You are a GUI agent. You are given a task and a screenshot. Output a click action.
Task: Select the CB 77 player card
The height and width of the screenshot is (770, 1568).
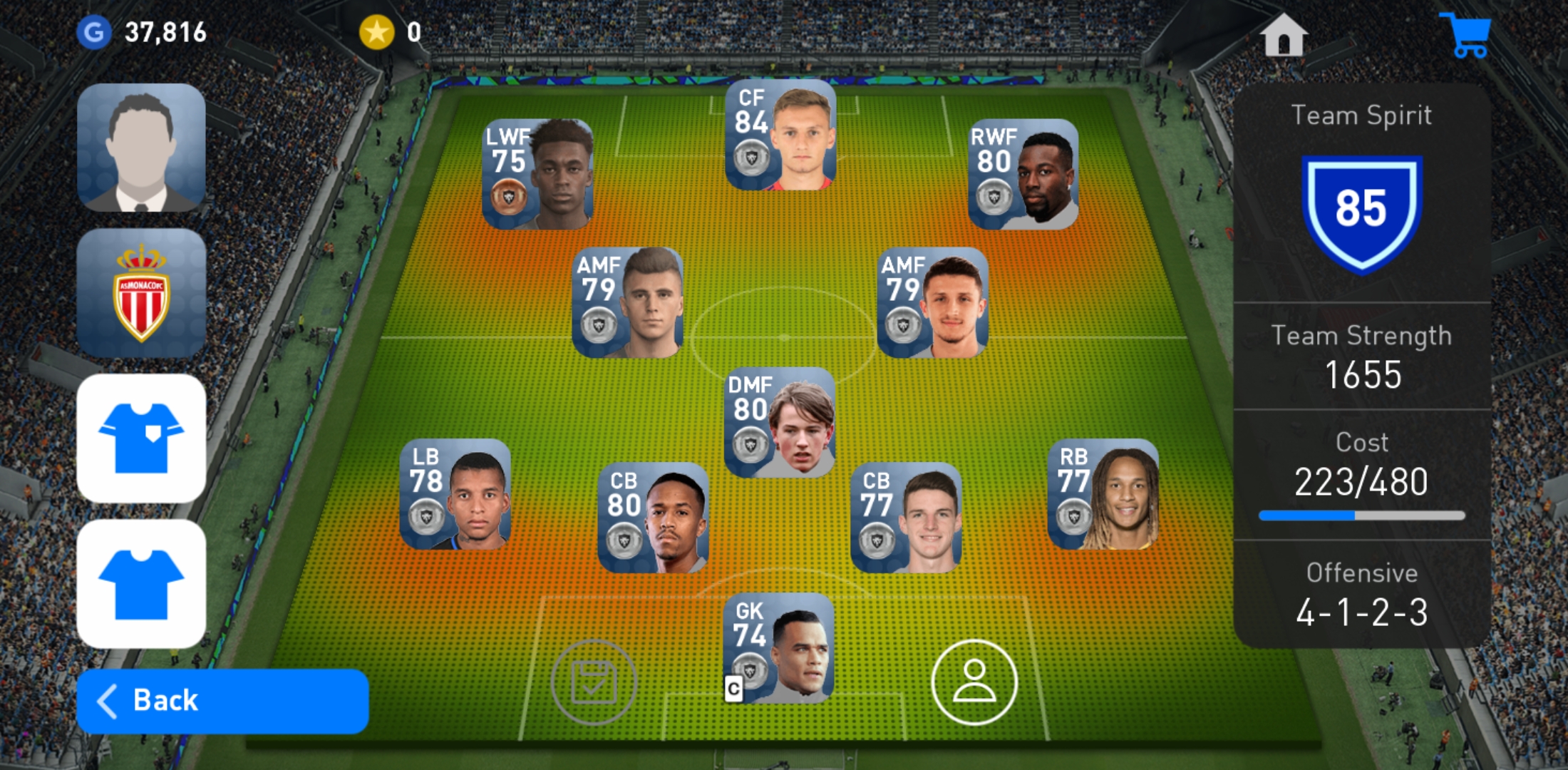click(x=906, y=518)
